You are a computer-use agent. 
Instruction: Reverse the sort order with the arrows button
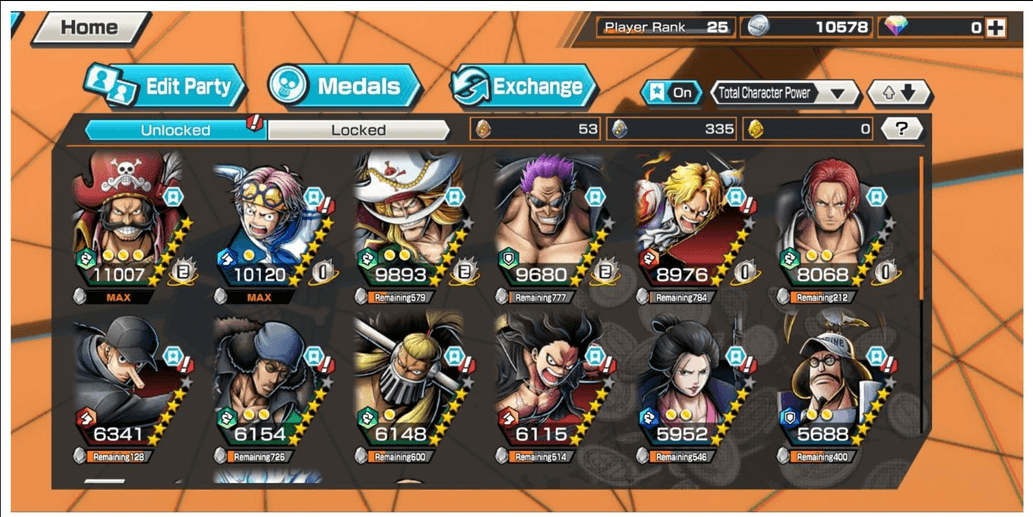[x=898, y=93]
